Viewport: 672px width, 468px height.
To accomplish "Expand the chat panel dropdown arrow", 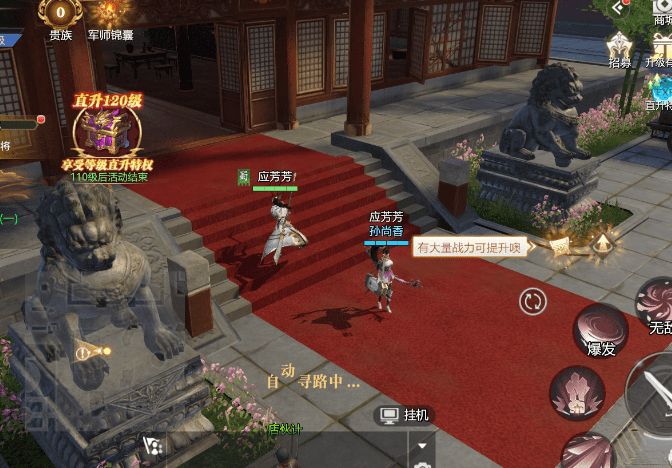I will [x=423, y=445].
